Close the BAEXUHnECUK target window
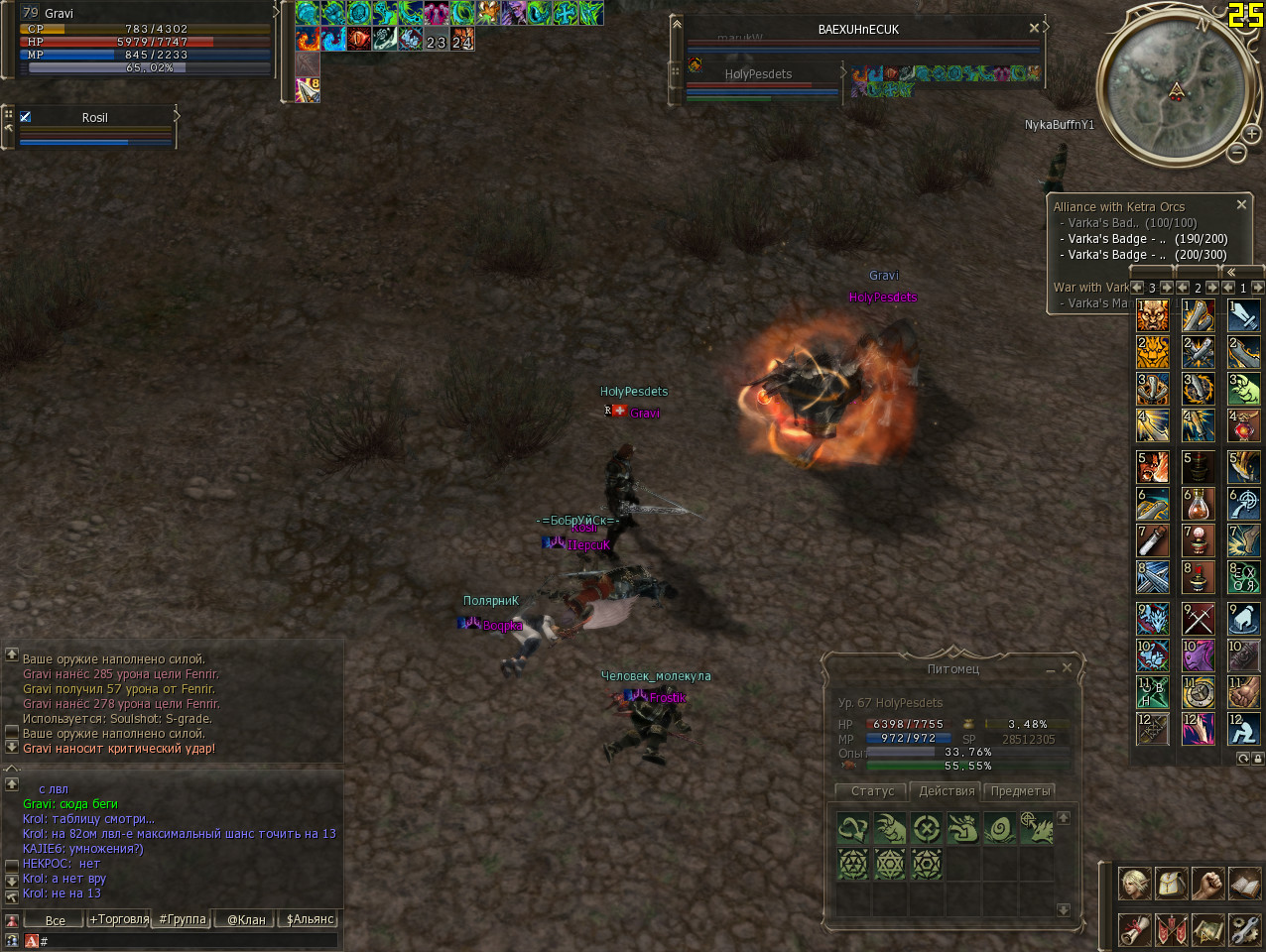Image resolution: width=1266 pixels, height=952 pixels. tap(1034, 29)
